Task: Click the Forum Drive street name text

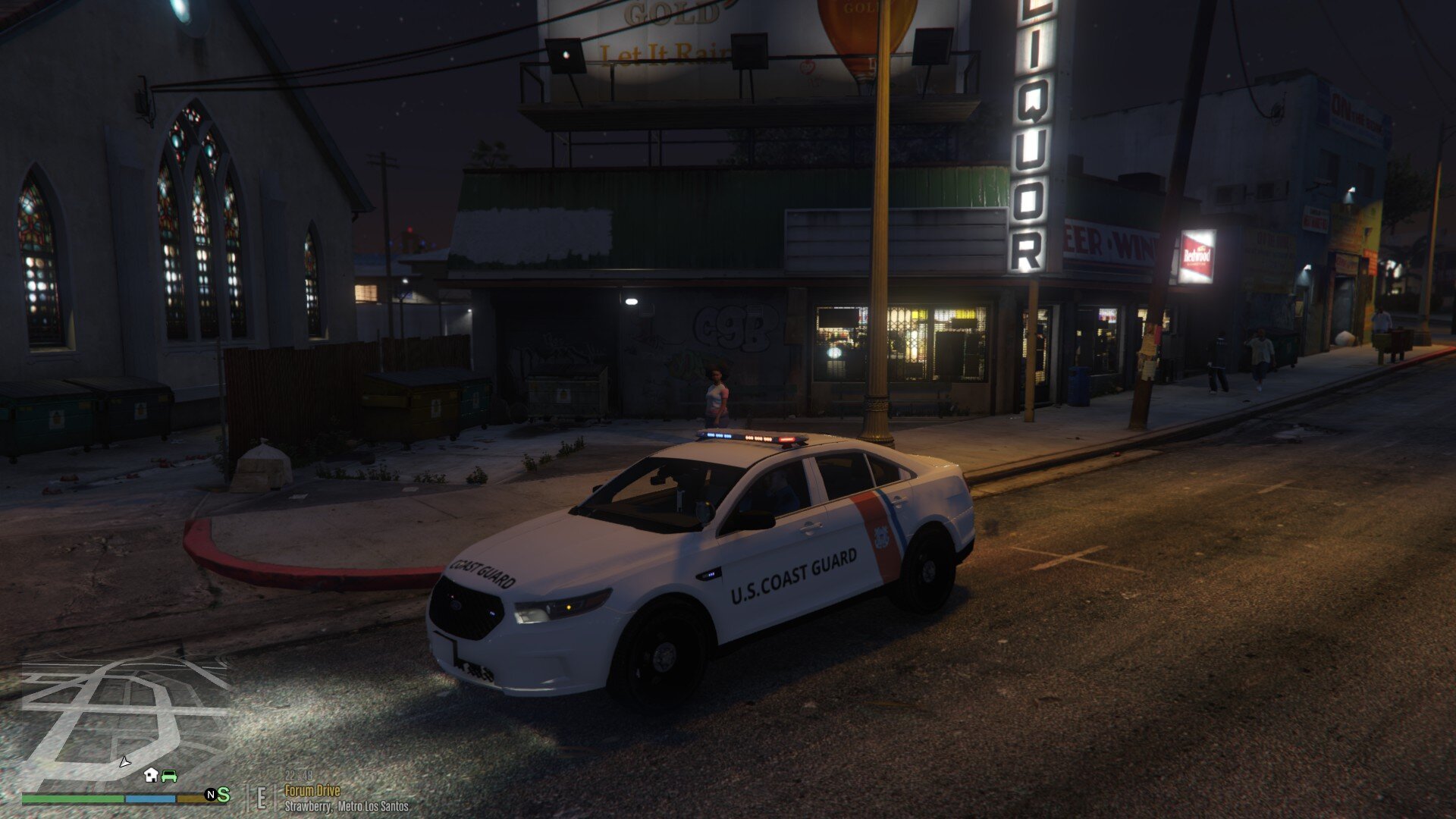Action: tap(312, 791)
